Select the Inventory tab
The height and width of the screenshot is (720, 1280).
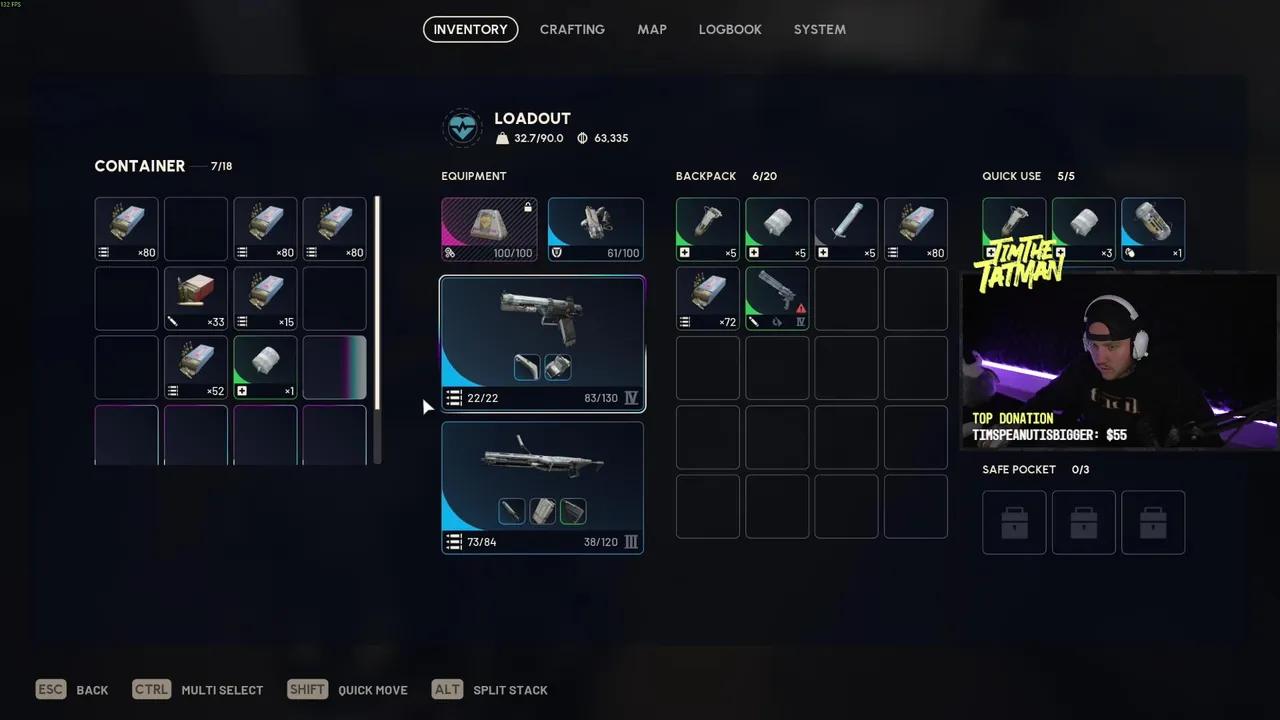[x=470, y=30]
